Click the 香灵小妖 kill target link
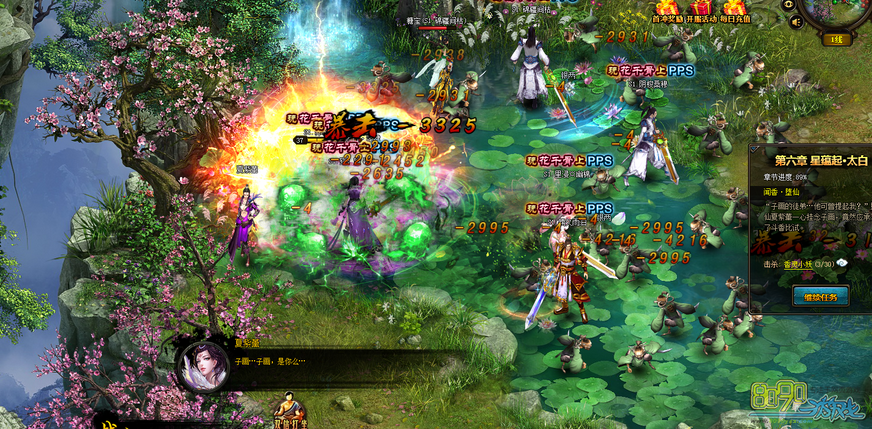 coord(794,262)
